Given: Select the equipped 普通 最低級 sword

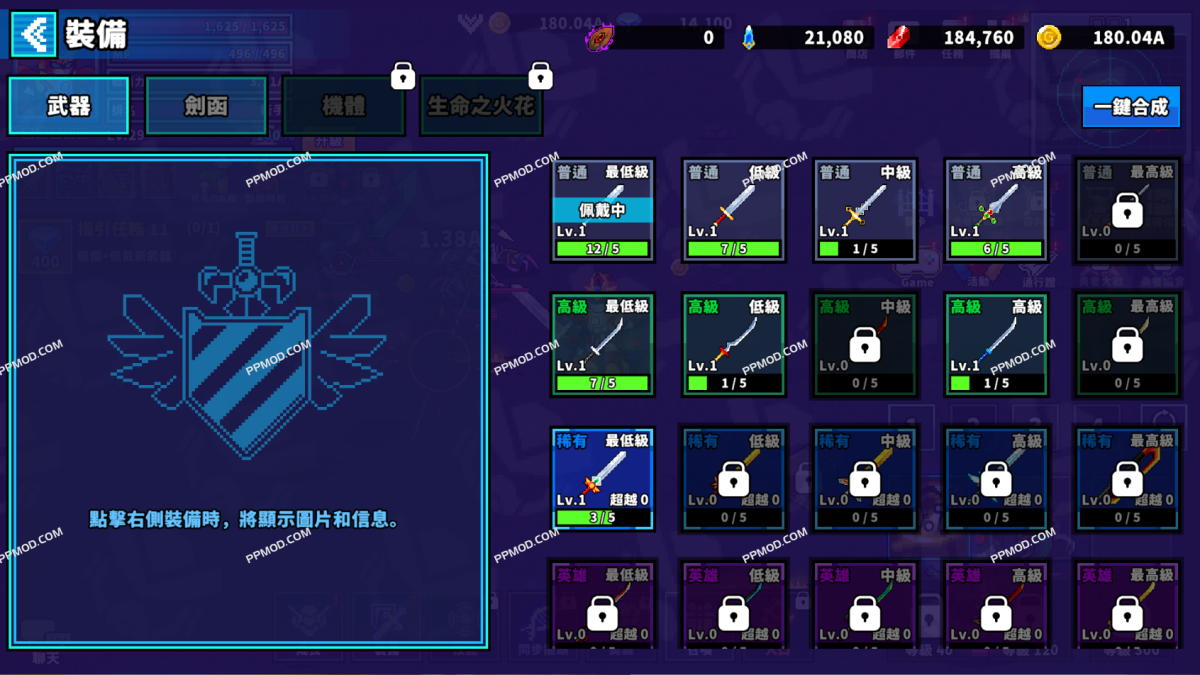Looking at the screenshot, I should pos(603,210).
